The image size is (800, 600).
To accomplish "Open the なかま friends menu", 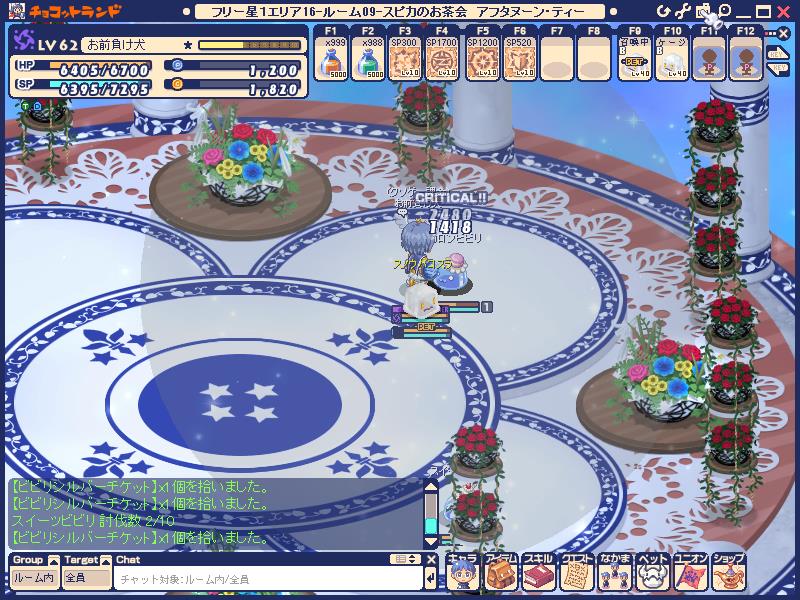I will [x=613, y=573].
